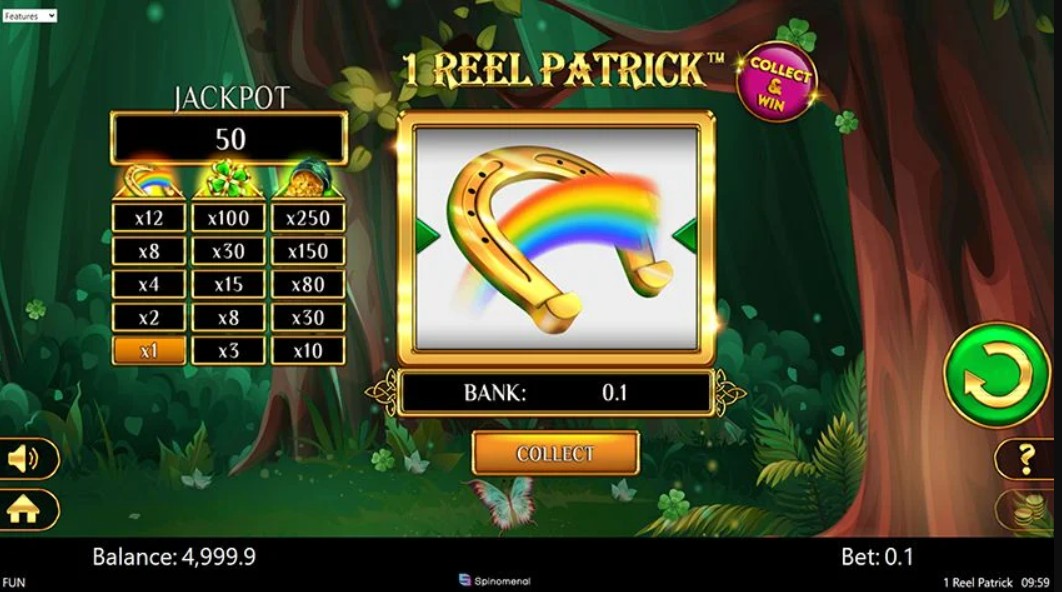Go to the home lobby
Screen dimensions: 1062x592
[24, 510]
